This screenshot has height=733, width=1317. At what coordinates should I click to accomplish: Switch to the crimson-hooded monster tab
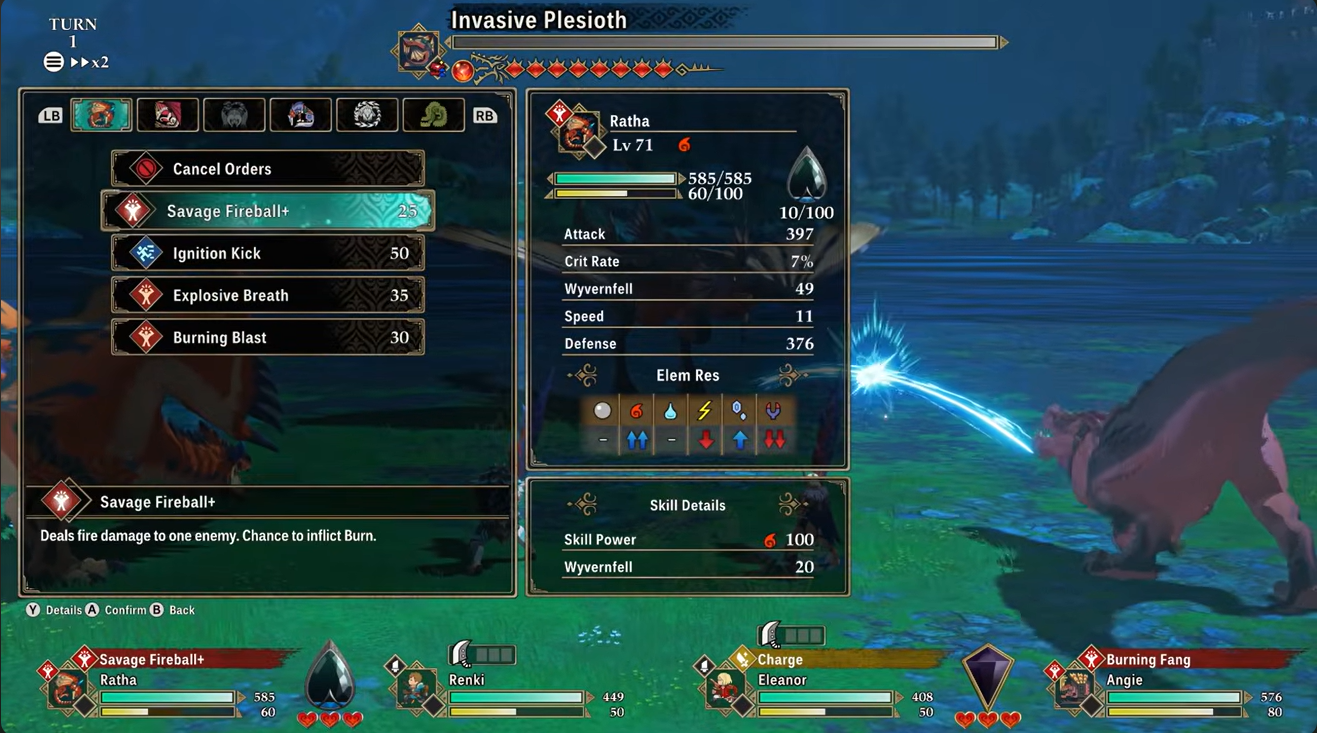[x=167, y=115]
